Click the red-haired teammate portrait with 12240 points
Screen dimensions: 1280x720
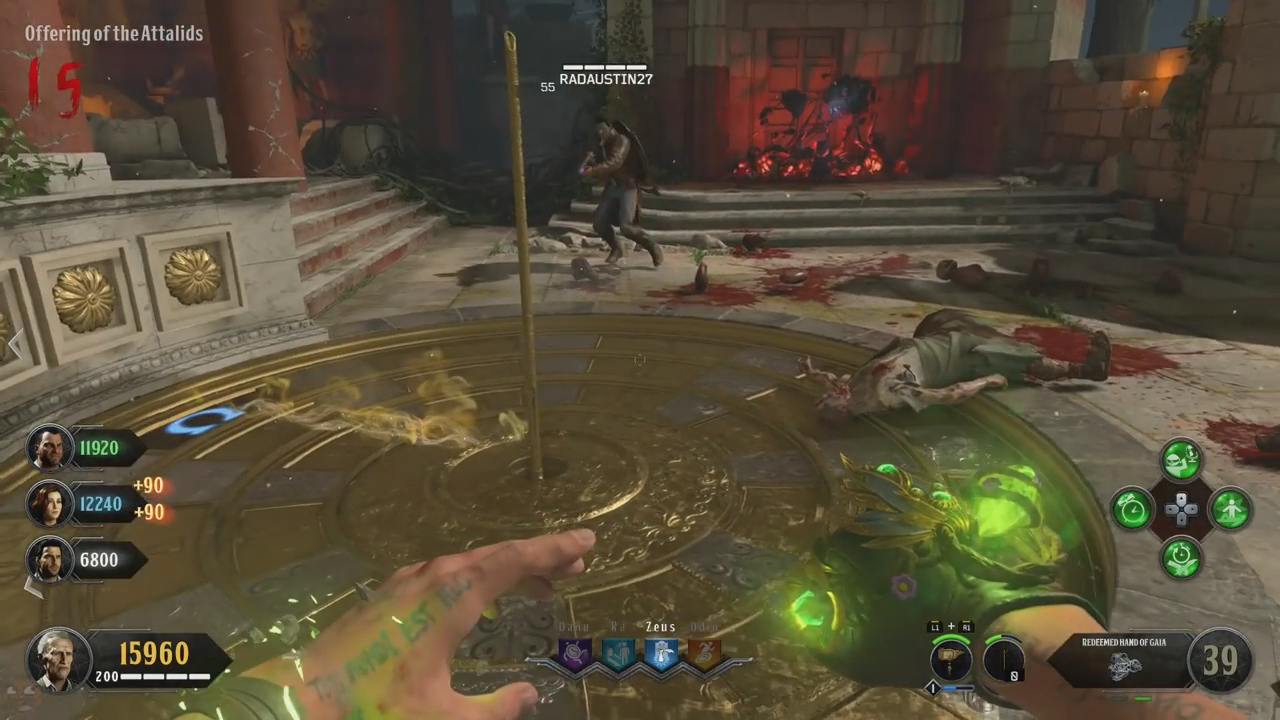point(48,503)
